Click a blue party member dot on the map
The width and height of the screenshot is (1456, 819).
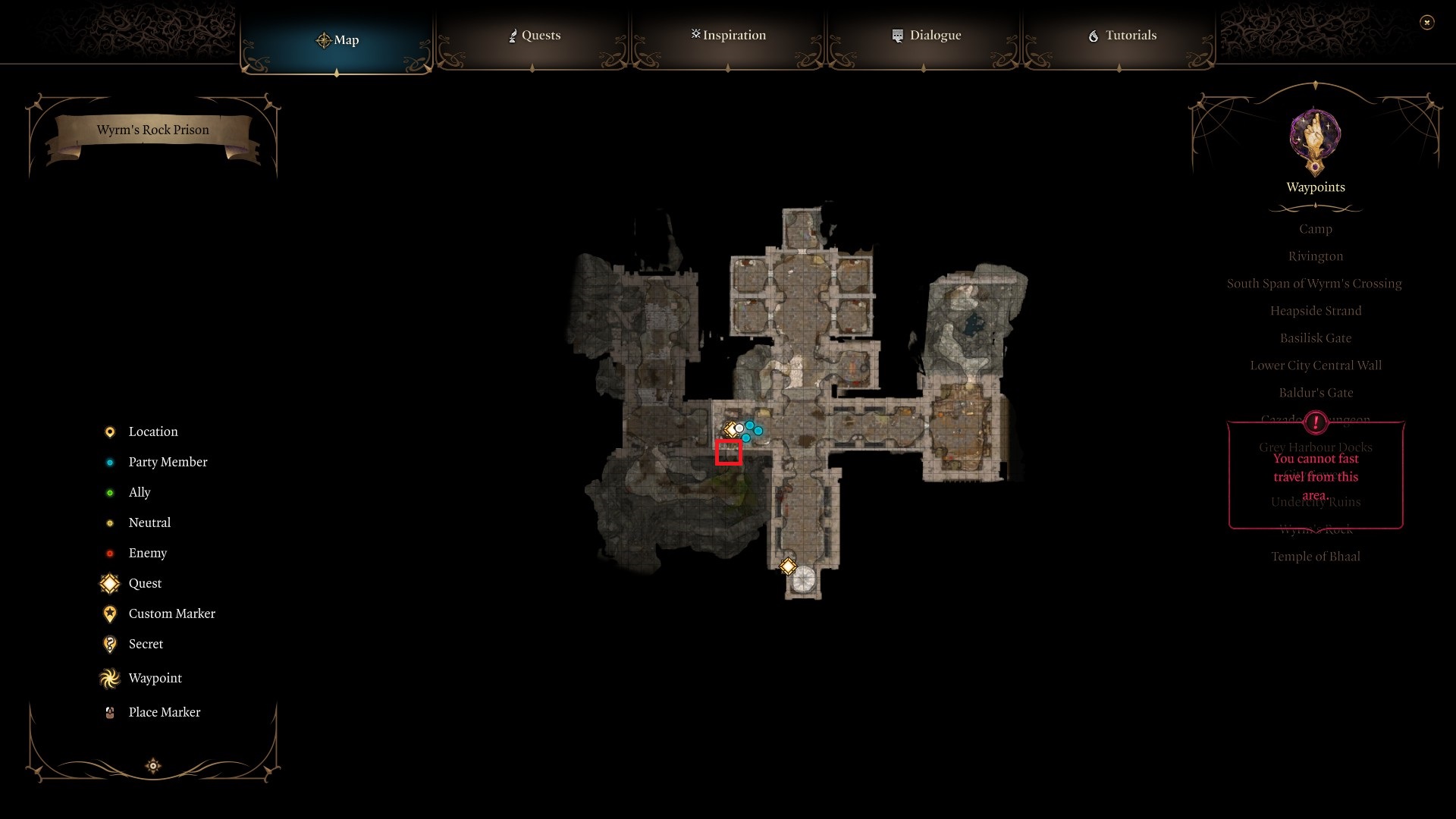(751, 426)
